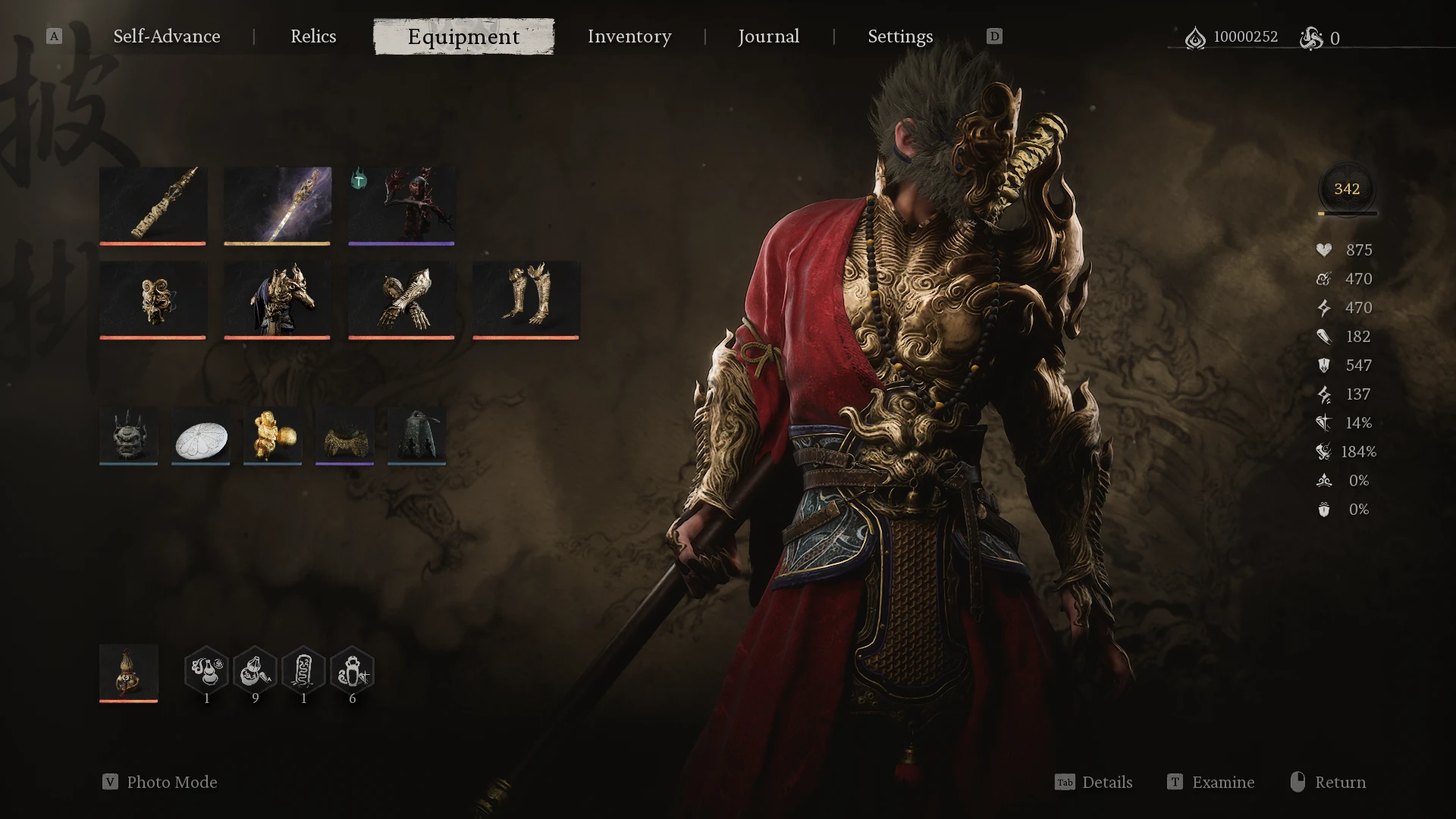Viewport: 1456px width, 819px height.
Task: Select the golden body armor slot
Action: pos(277,299)
